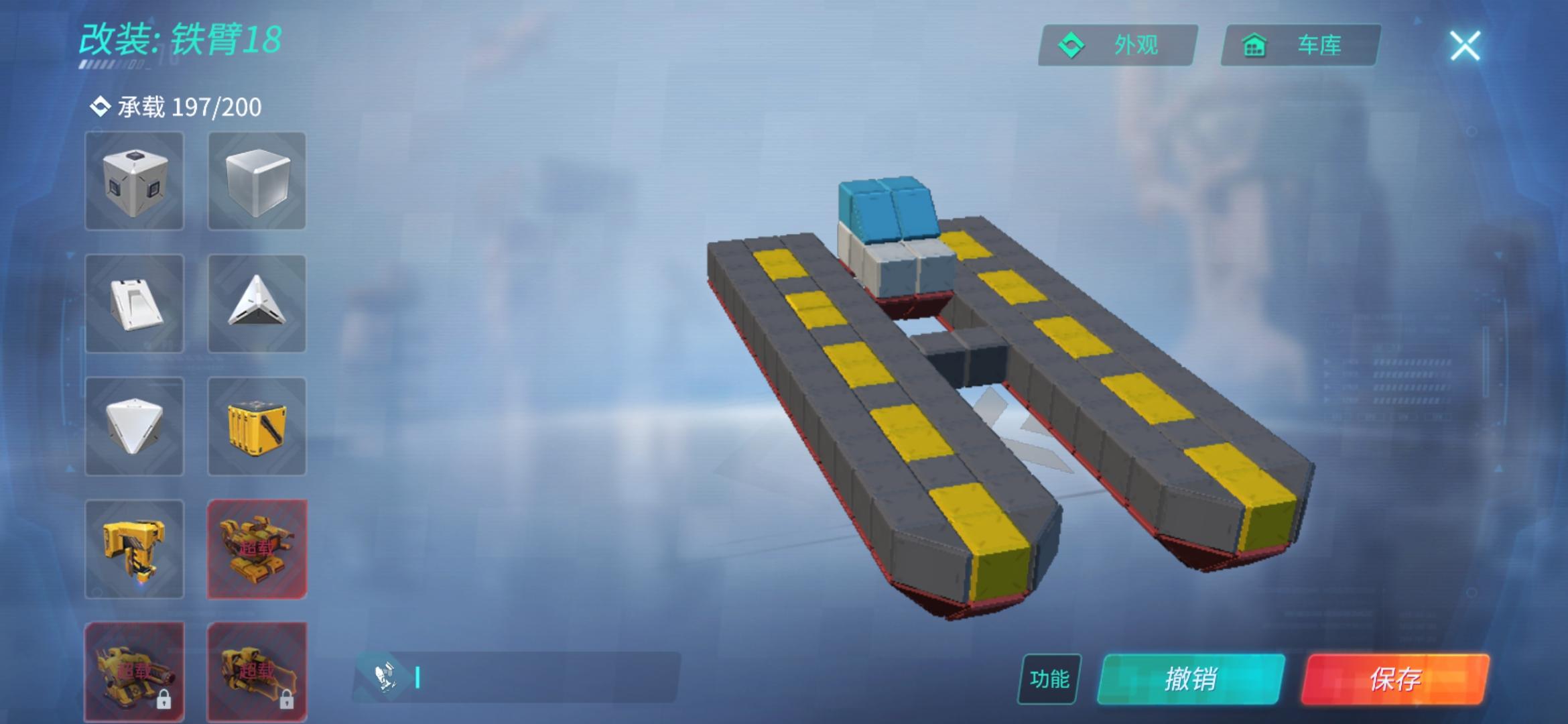Screen dimensions: 1568x724
Task: Select the plain metal cube block
Action: click(257, 181)
